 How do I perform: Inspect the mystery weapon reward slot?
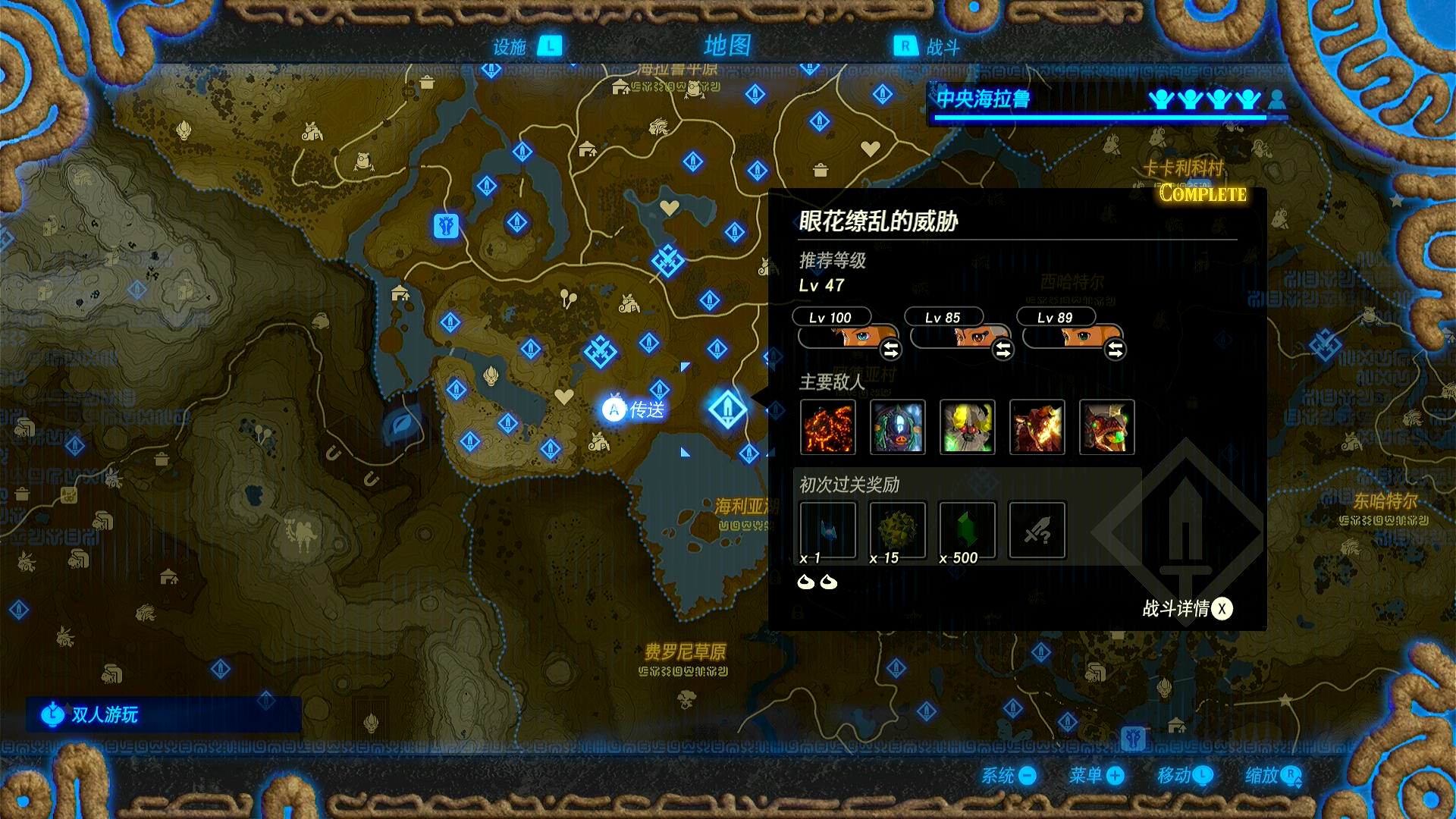1037,531
